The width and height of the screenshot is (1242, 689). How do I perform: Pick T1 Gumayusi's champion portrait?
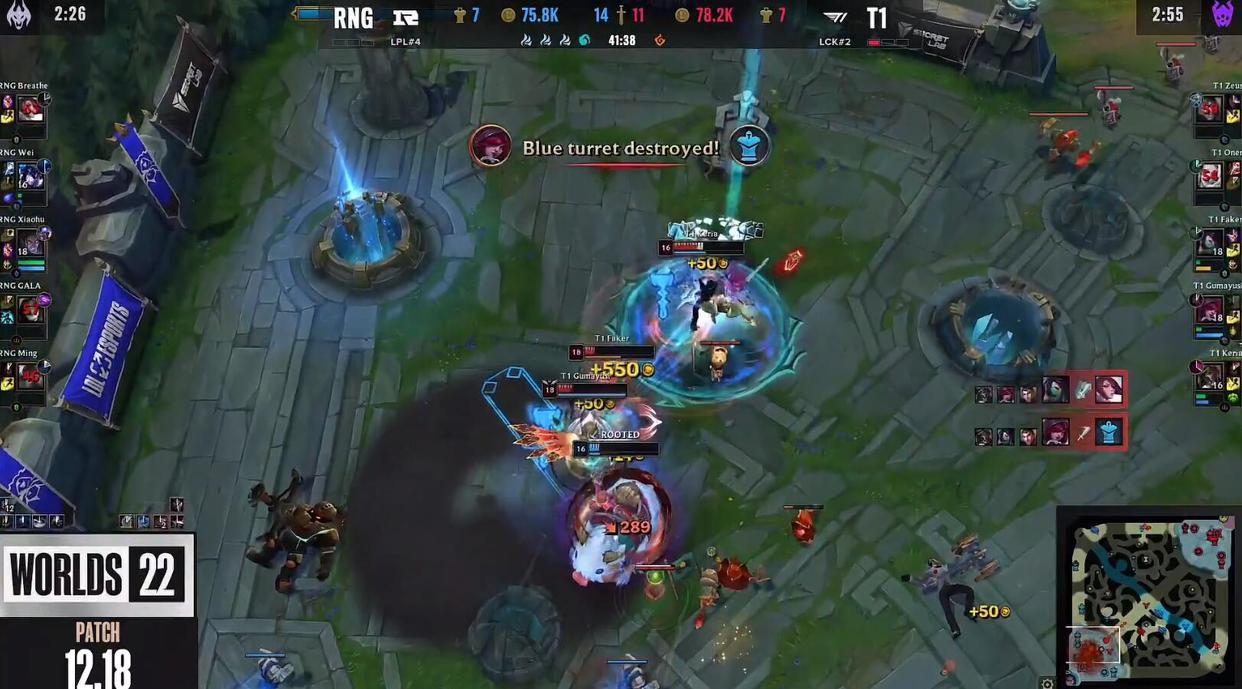[1210, 309]
